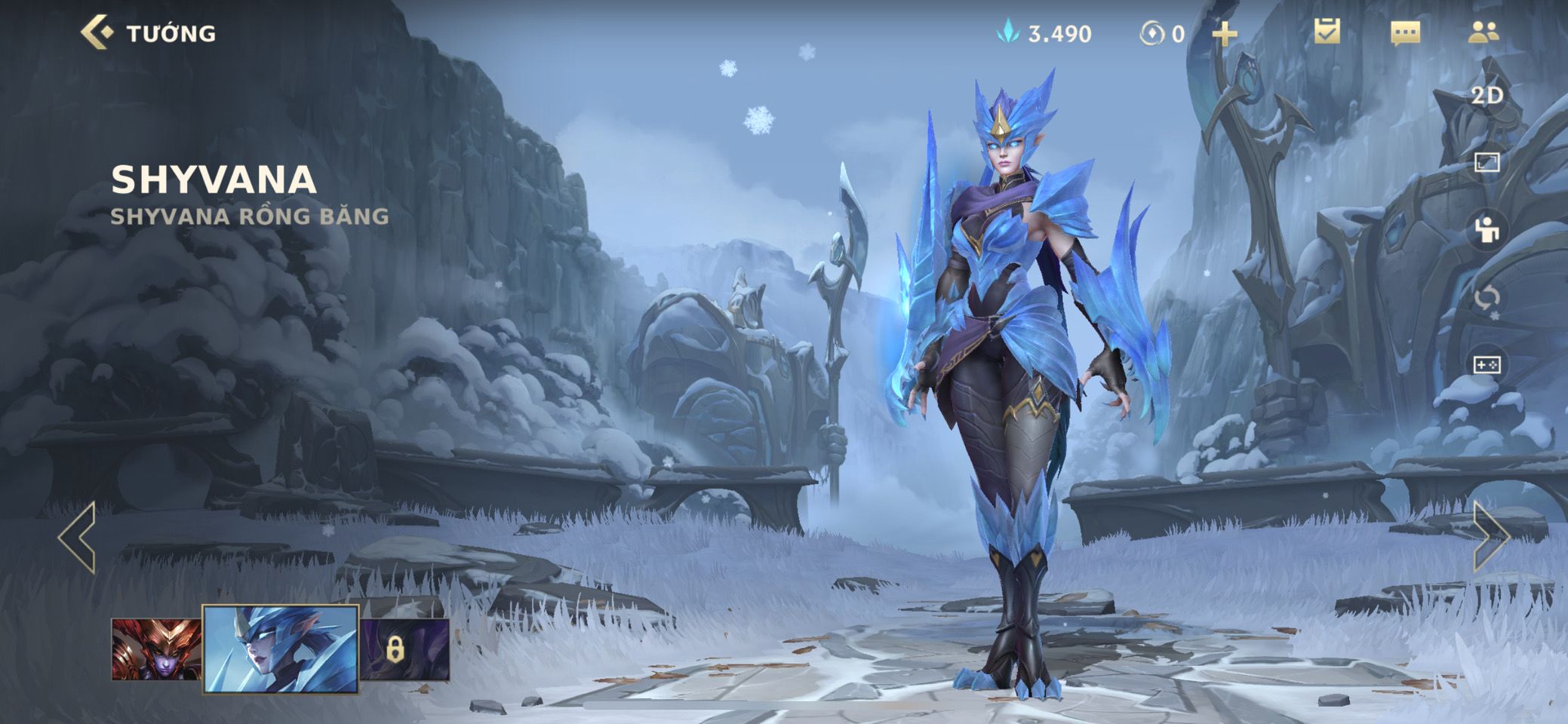Viewport: 1568px width, 724px height.
Task: Switch to the 2D splash art view
Action: 1487,96
